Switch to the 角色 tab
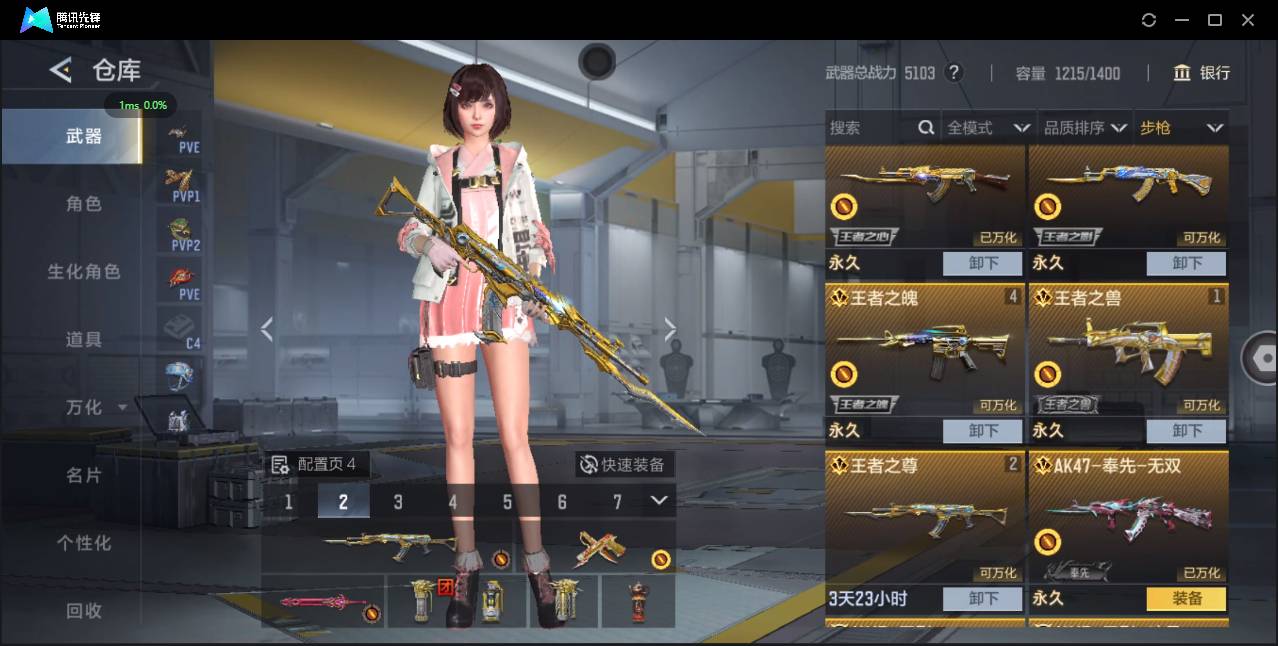The height and width of the screenshot is (646, 1278). pos(84,204)
